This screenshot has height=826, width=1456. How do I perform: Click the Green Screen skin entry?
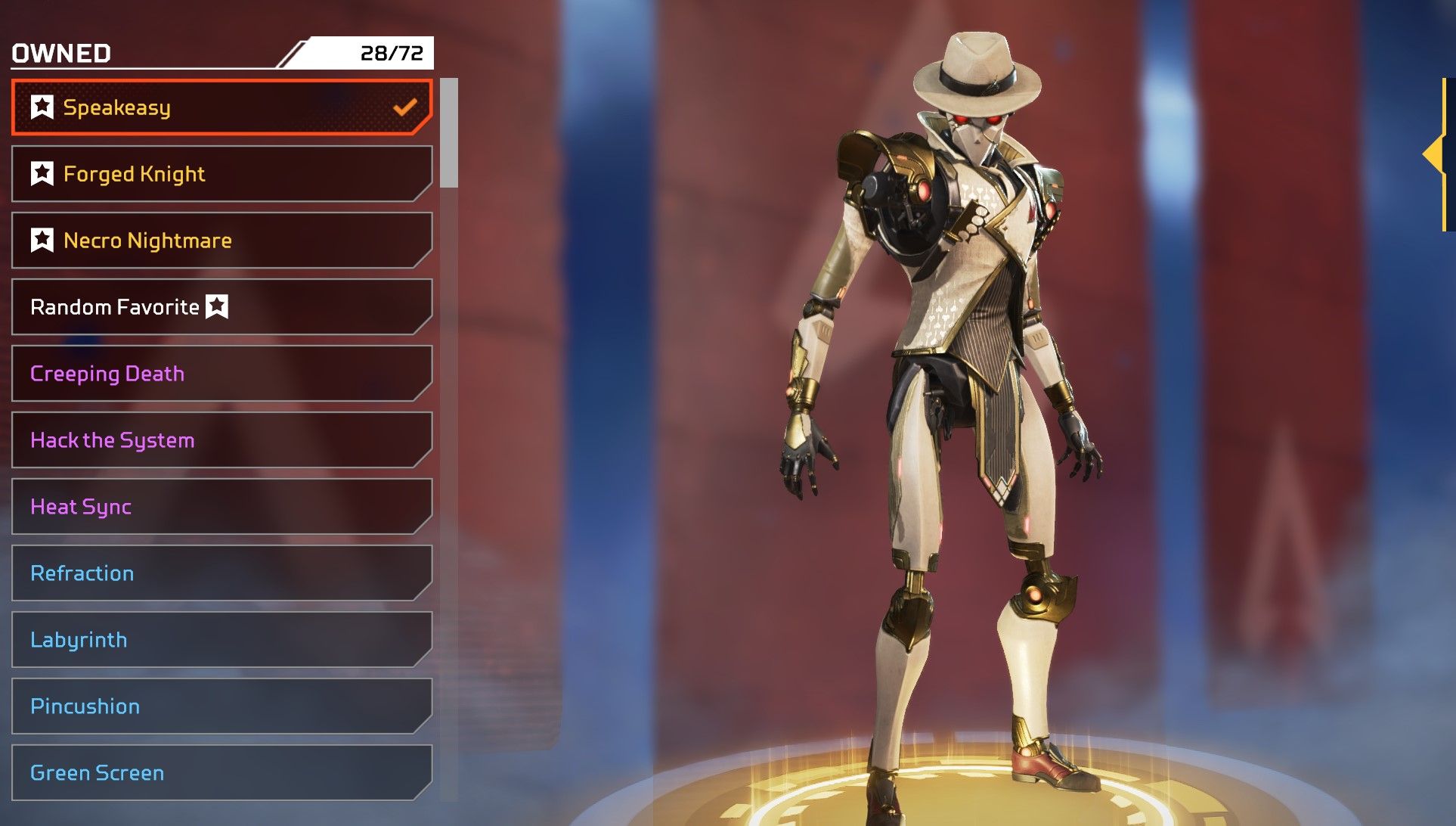point(221,773)
